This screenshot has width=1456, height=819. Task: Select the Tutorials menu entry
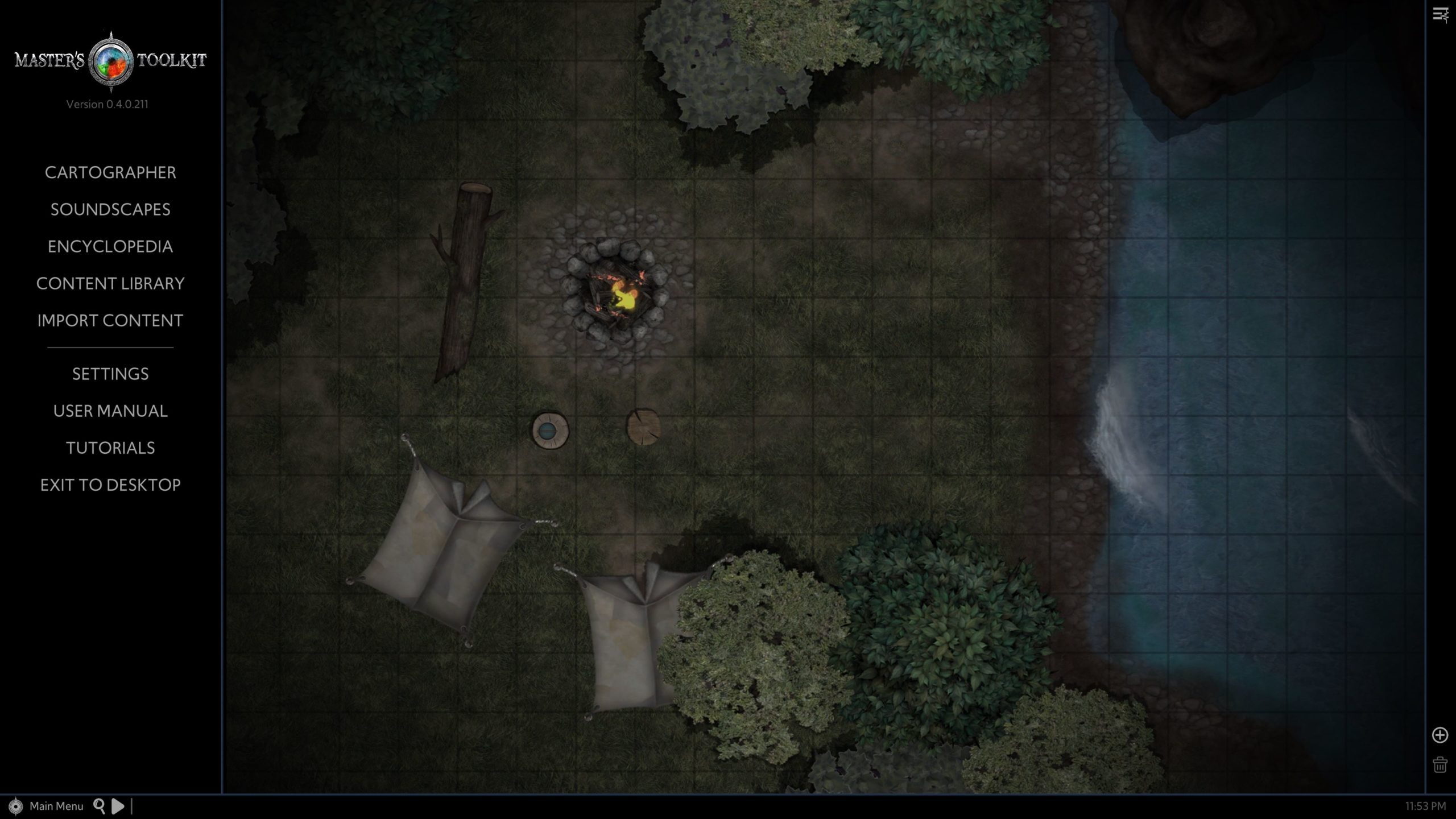[x=110, y=448]
